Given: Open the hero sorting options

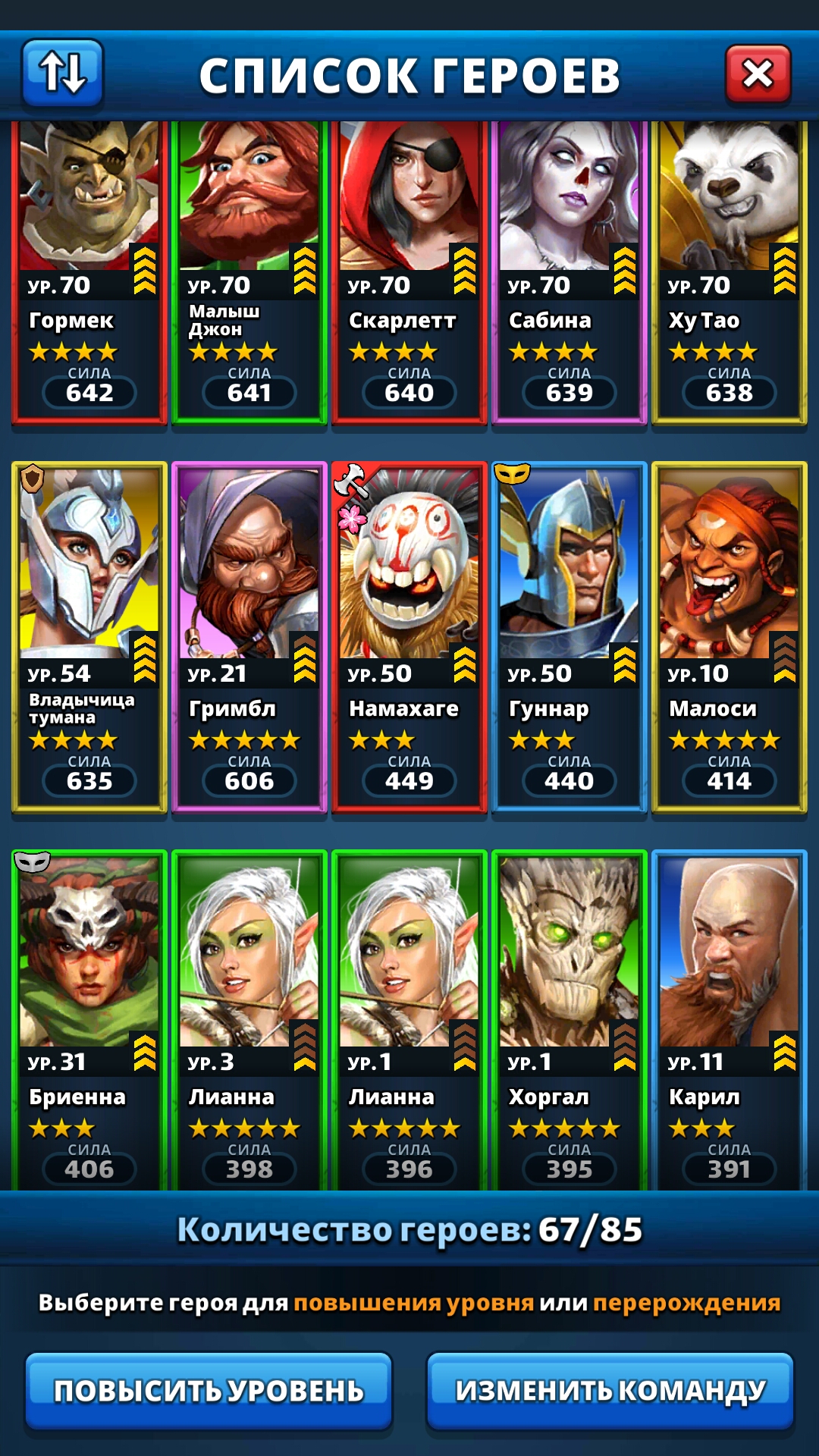Looking at the screenshot, I should 63,73.
